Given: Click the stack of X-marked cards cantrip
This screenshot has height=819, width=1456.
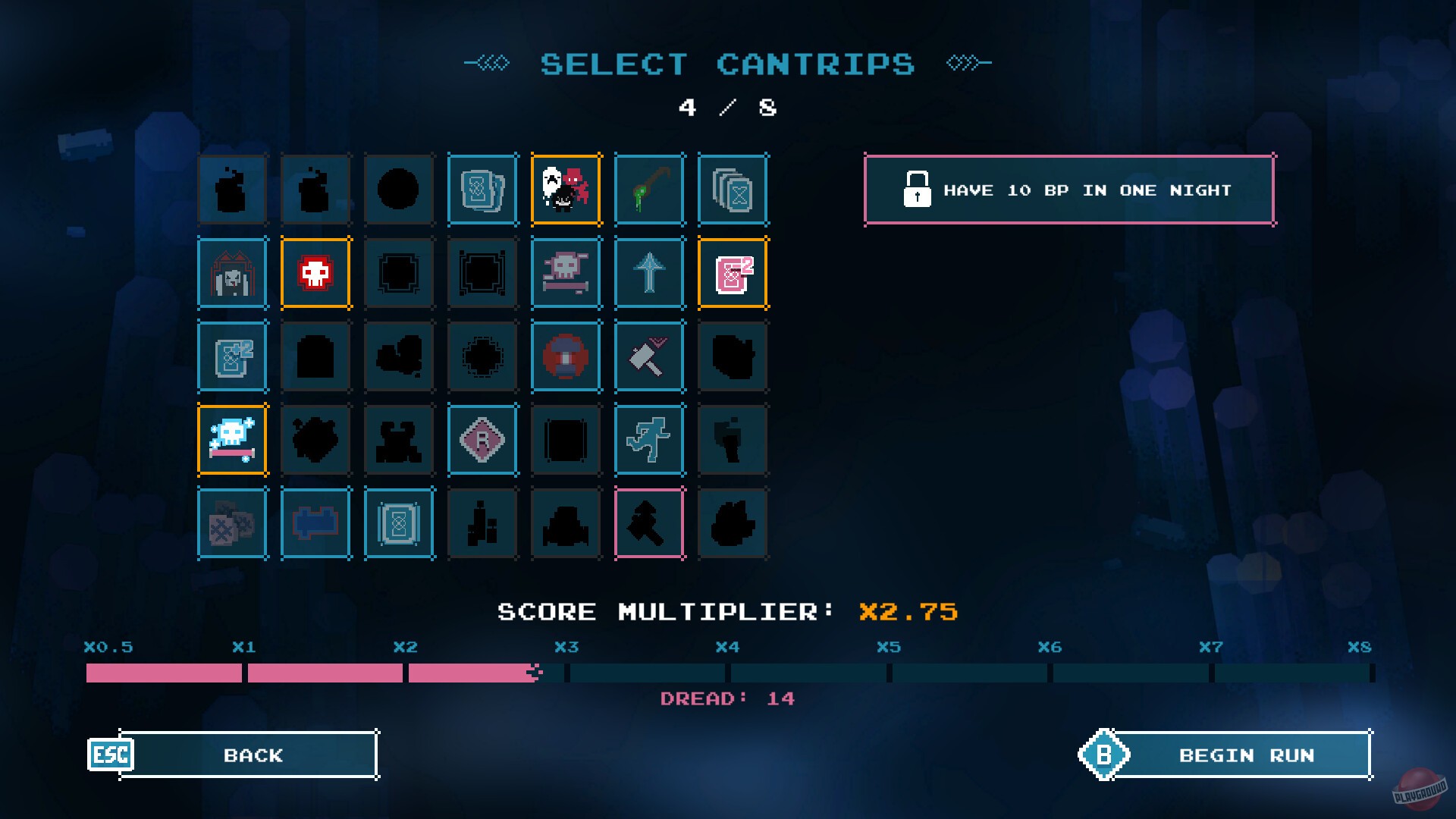Looking at the screenshot, I should point(733,190).
